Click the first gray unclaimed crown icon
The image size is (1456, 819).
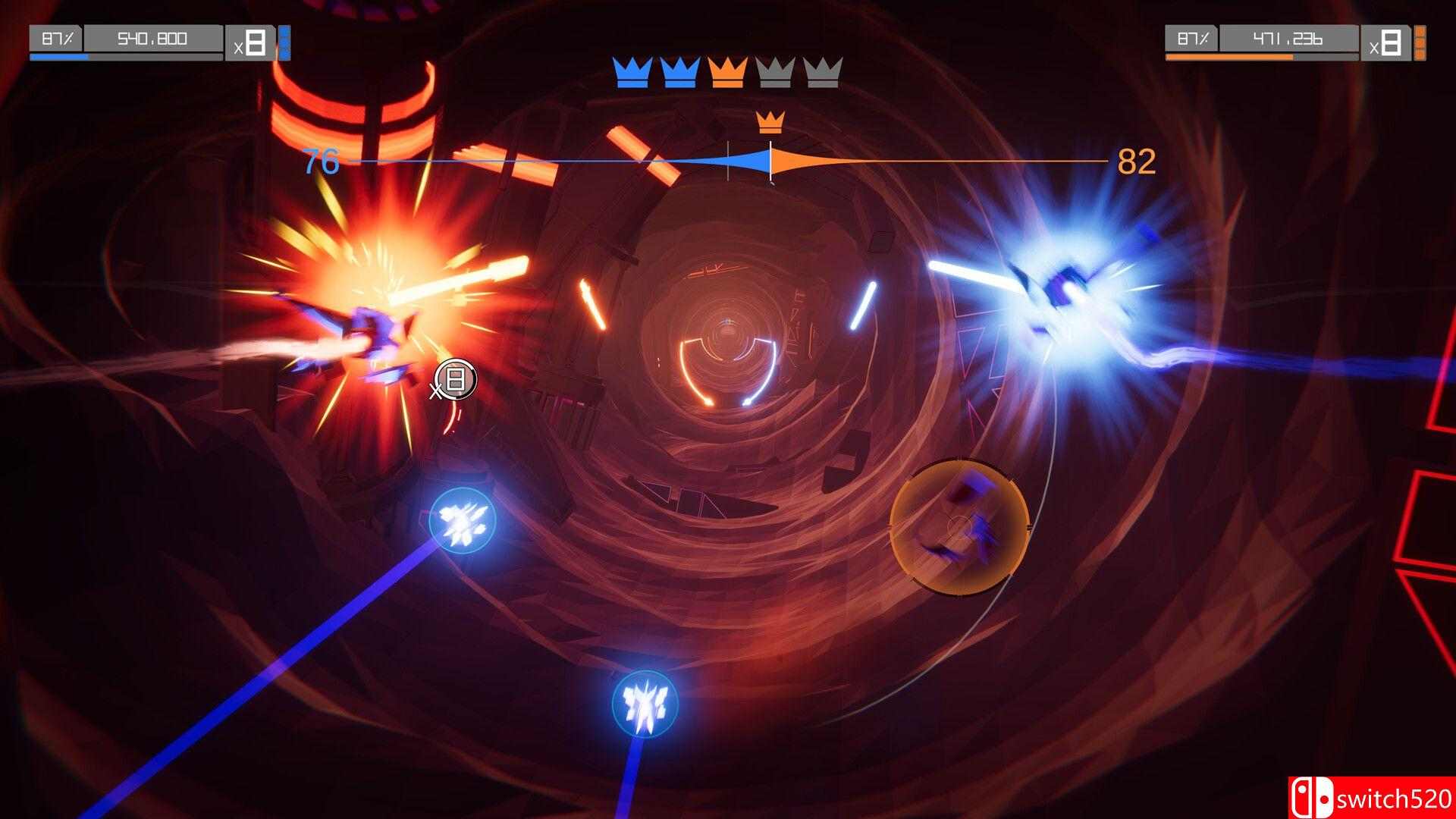point(775,72)
